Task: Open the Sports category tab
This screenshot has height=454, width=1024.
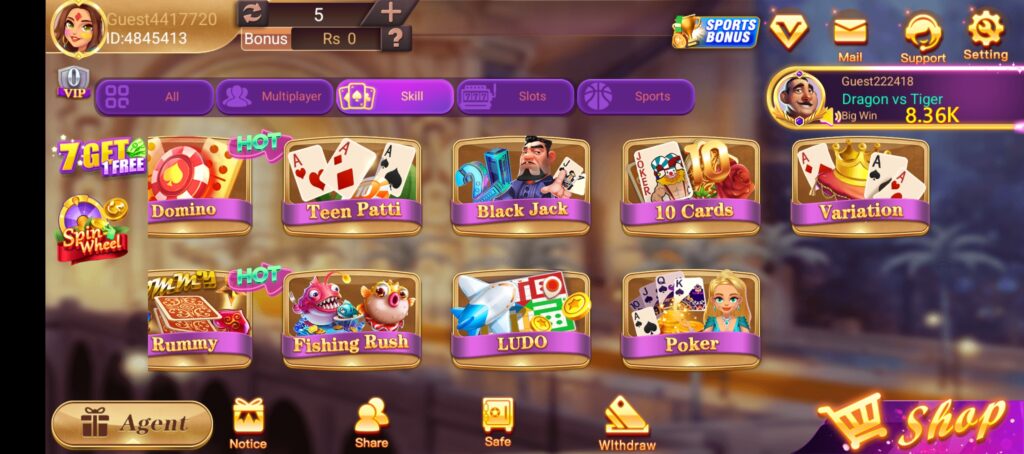Action: (636, 97)
